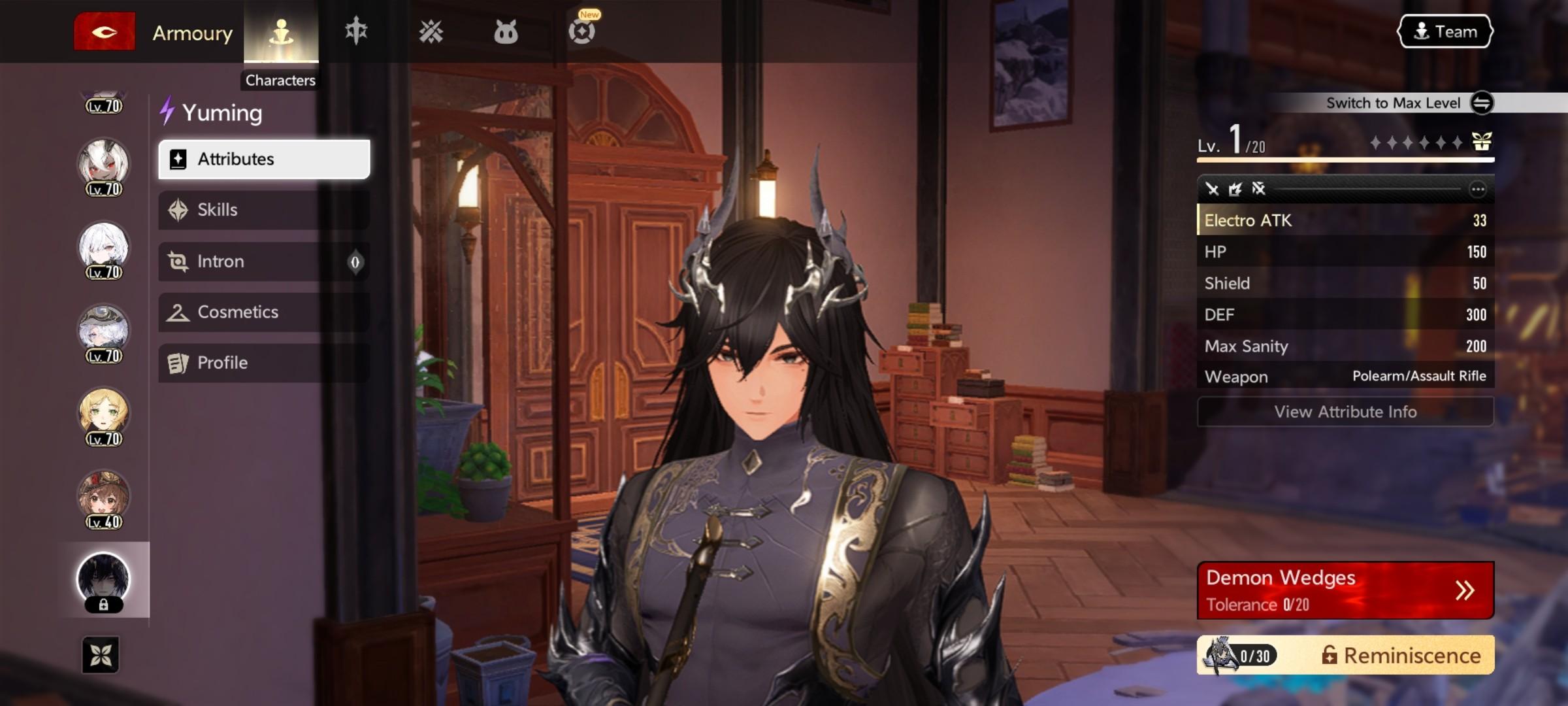Viewport: 1568px width, 706px height.
Task: Open the ellipsis options in stats panel
Action: click(x=1477, y=190)
